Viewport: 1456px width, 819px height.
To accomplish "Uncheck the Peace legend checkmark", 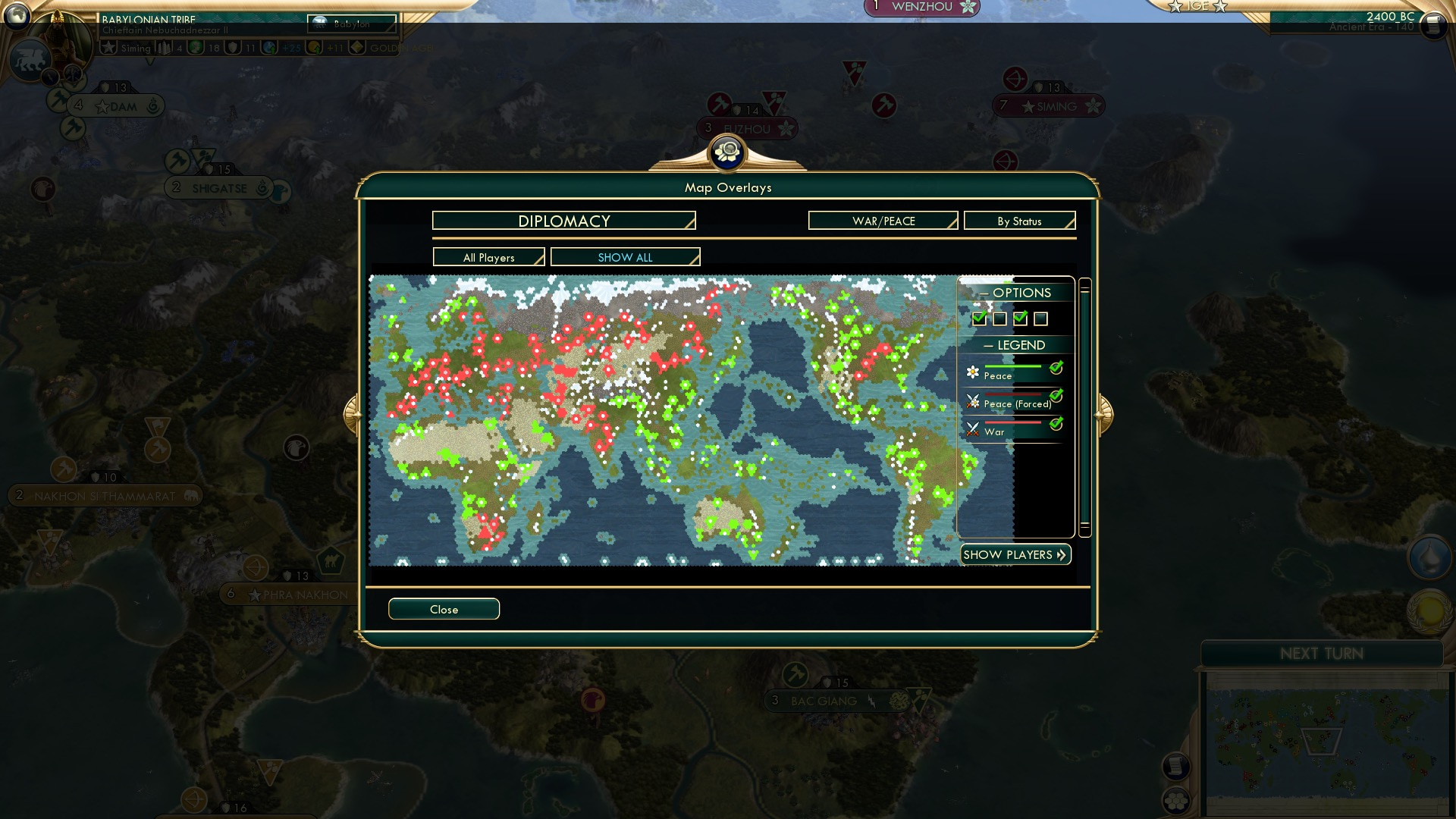I will point(1057,369).
